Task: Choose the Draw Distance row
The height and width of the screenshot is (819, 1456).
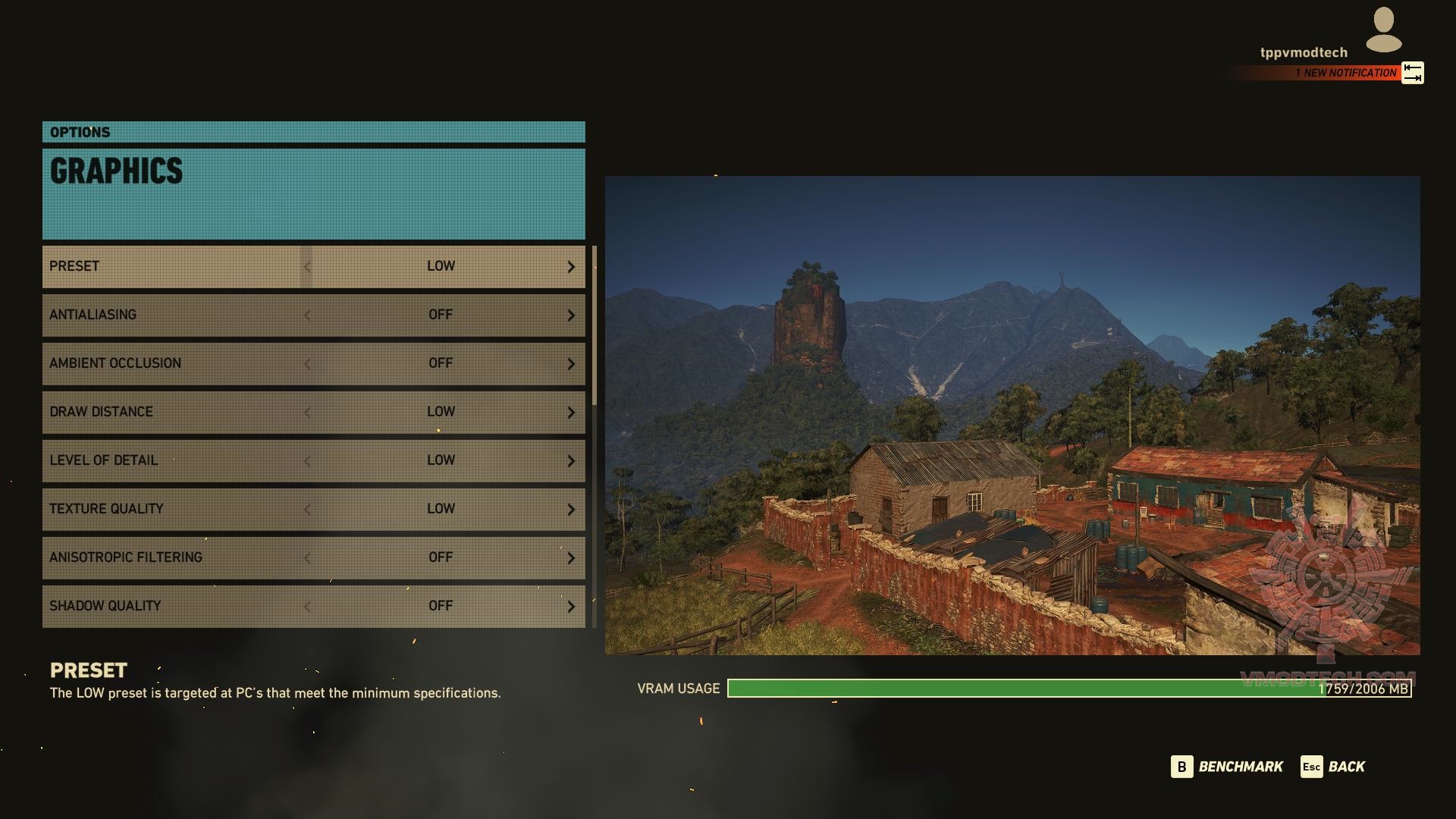Action: (x=174, y=412)
